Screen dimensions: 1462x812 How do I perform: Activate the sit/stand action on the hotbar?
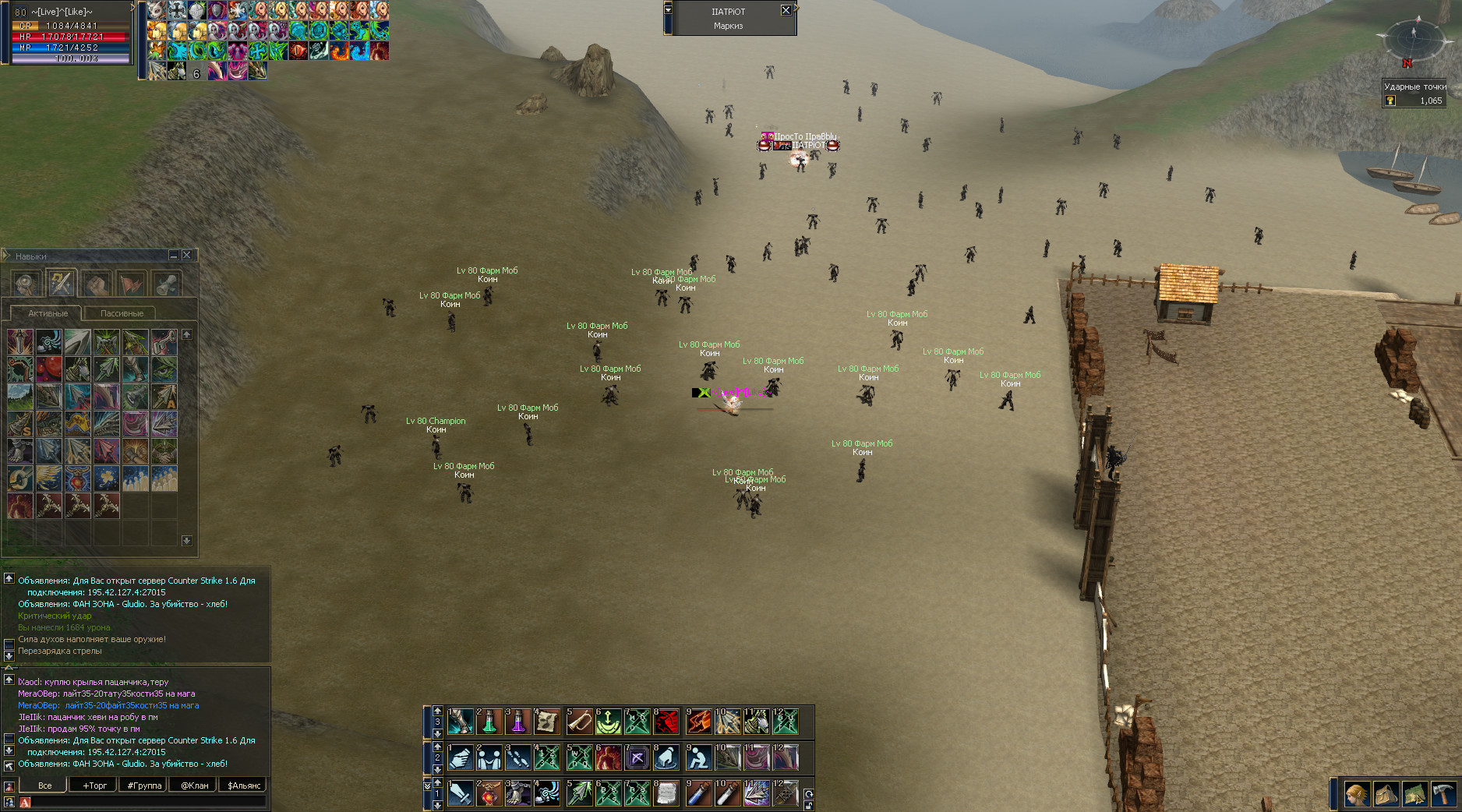(x=698, y=757)
